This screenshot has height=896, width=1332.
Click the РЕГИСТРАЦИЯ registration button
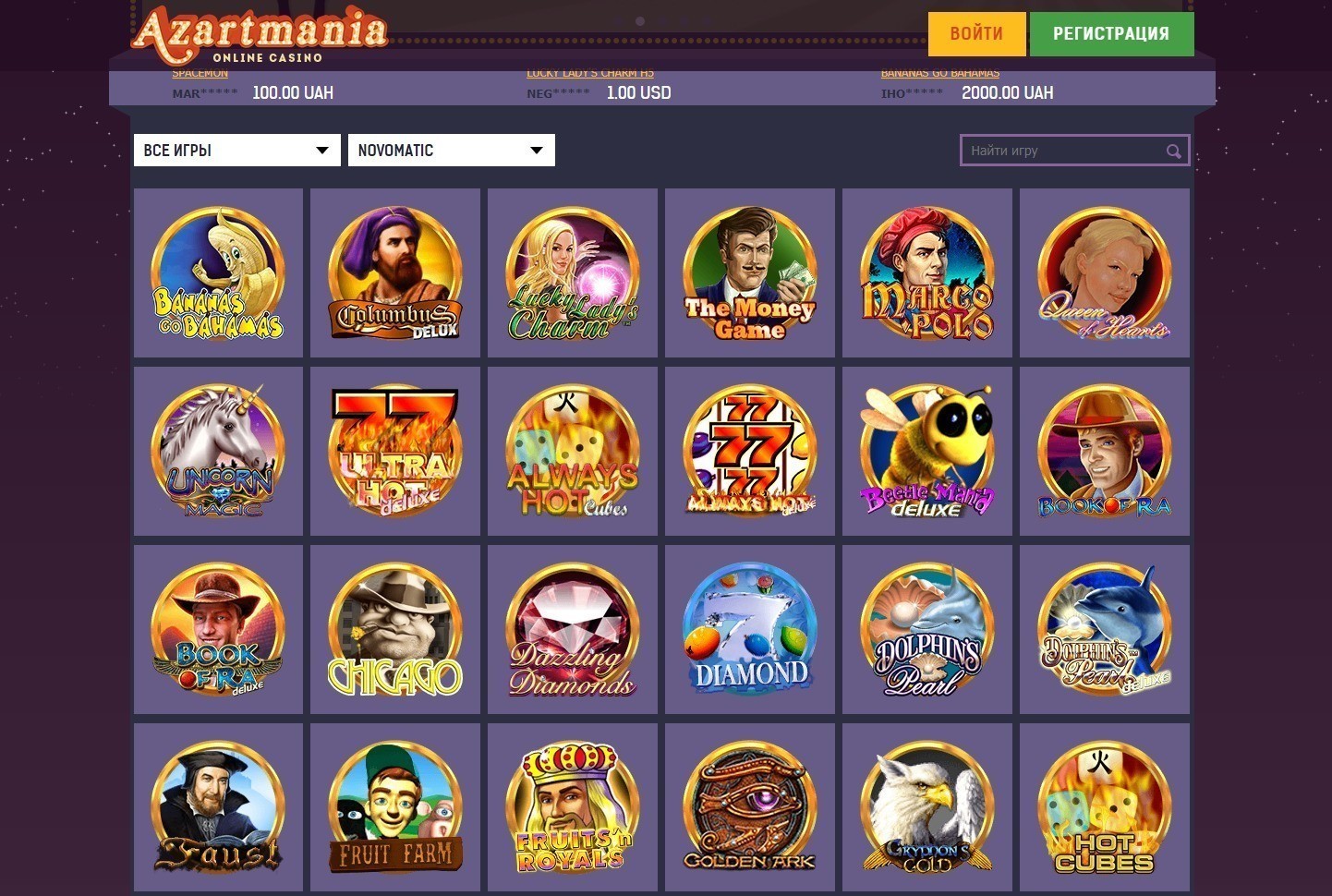[1112, 33]
